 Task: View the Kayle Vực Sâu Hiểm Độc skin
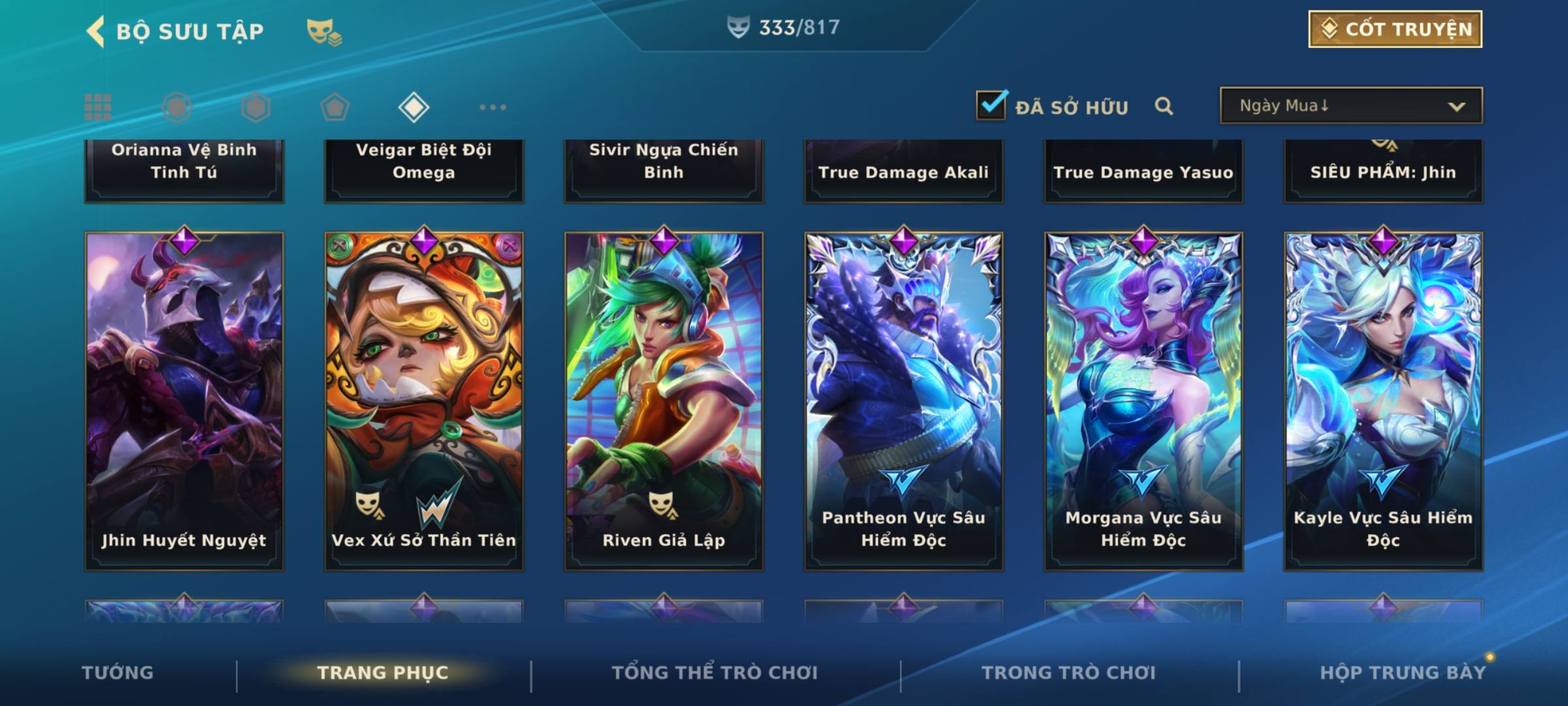1383,400
